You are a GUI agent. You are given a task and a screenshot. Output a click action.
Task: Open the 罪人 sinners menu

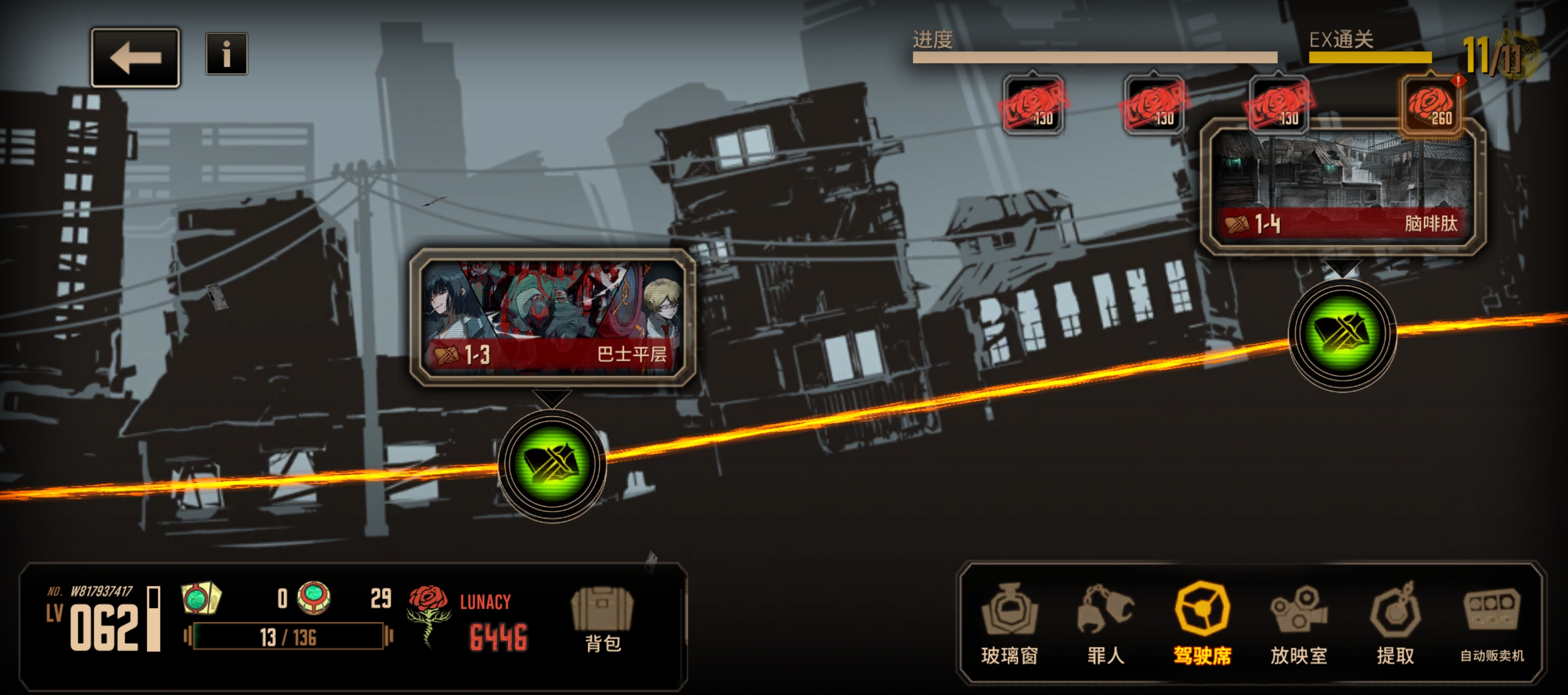1105,623
